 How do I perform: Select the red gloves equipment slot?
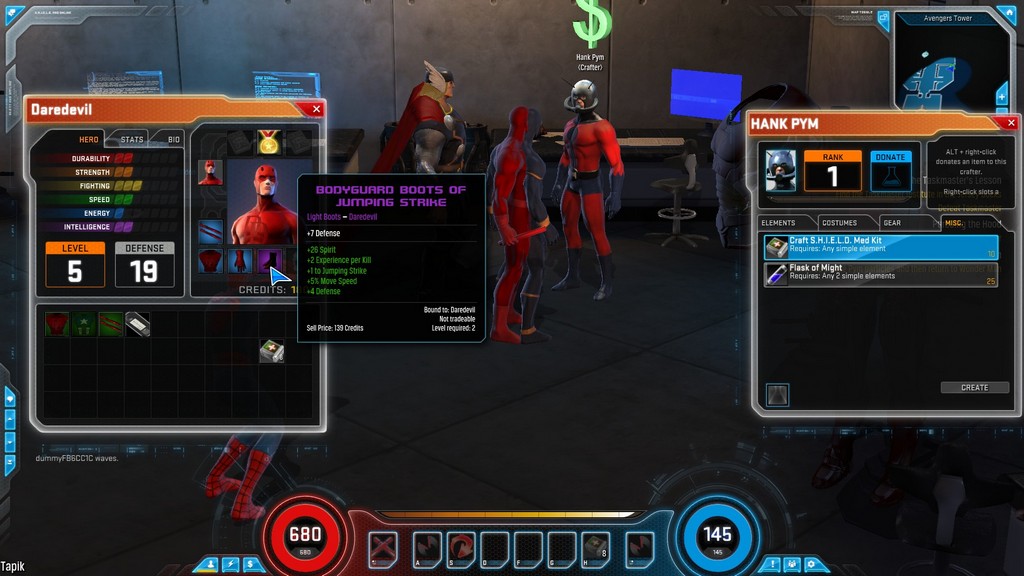tap(240, 262)
